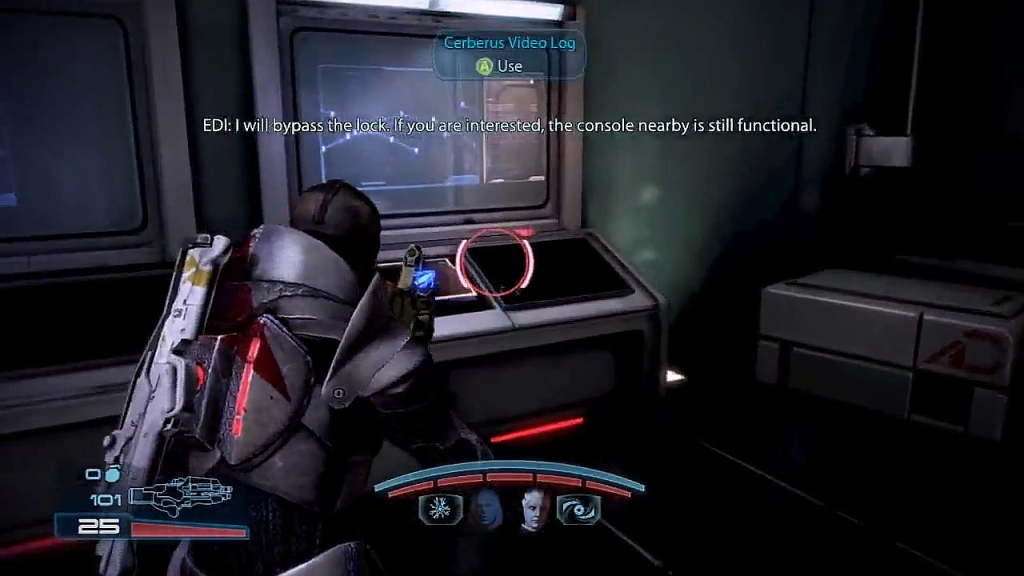
Task: Select the blue grenade icon
Action: coord(112,474)
